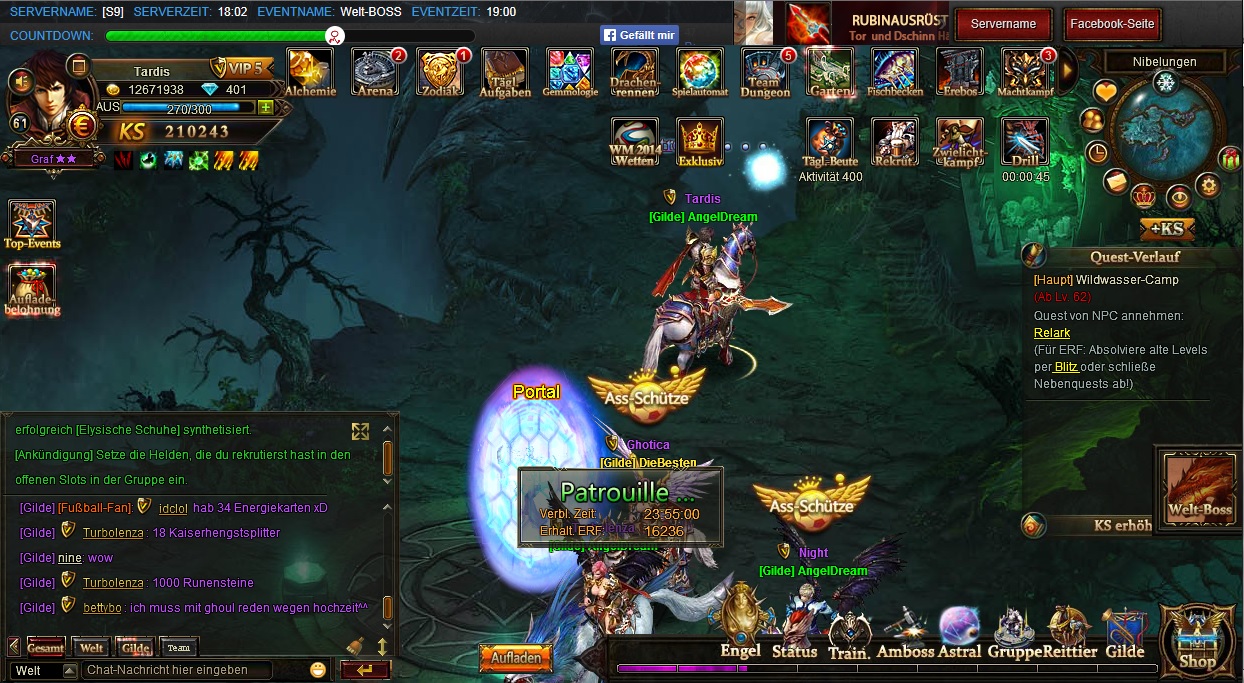Viewport: 1244px width, 683px height.
Task: Open the Gilde menu in bottom bar
Action: (x=1124, y=634)
